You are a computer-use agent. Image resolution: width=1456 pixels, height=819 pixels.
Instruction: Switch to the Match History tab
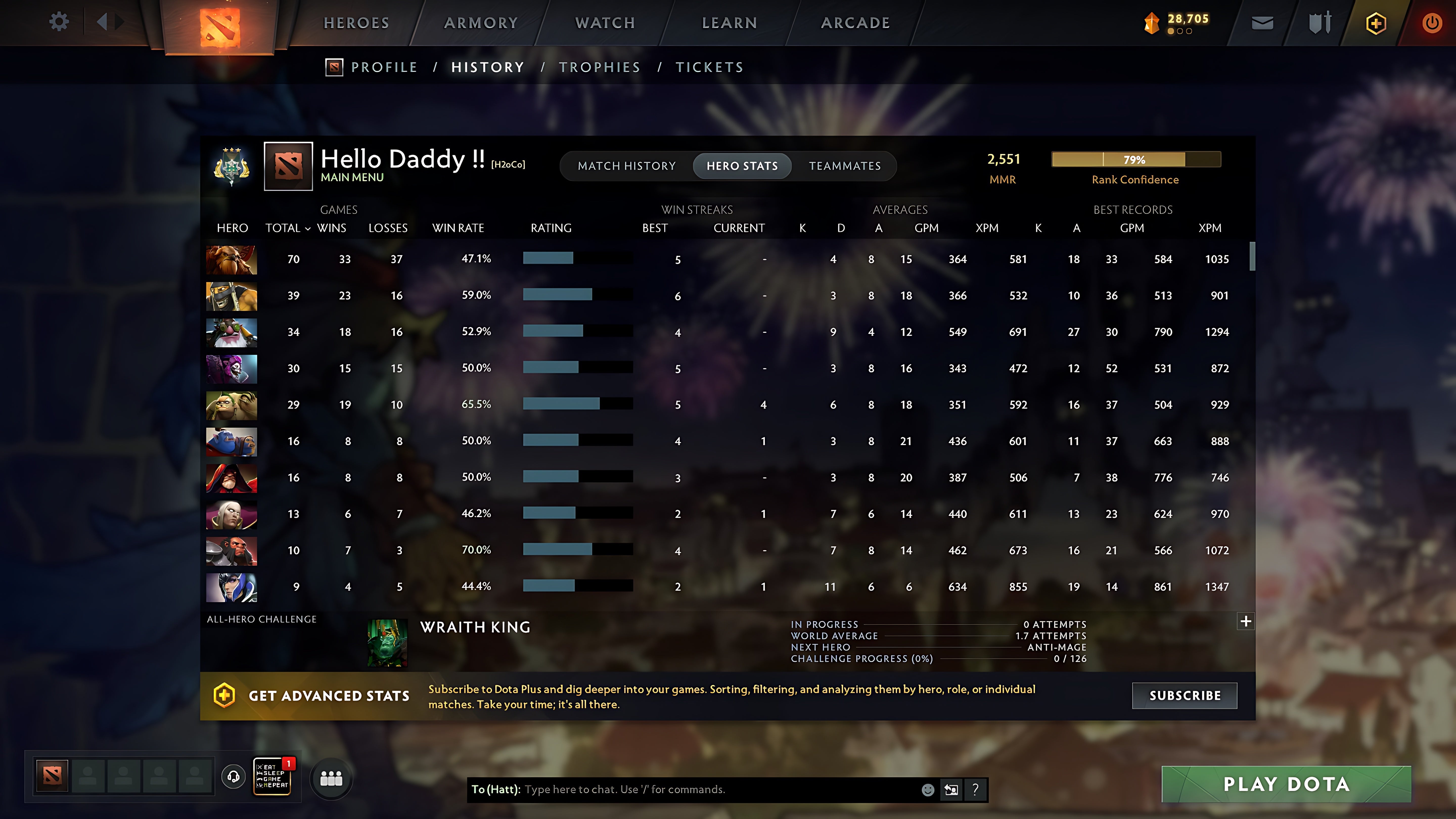(x=627, y=166)
